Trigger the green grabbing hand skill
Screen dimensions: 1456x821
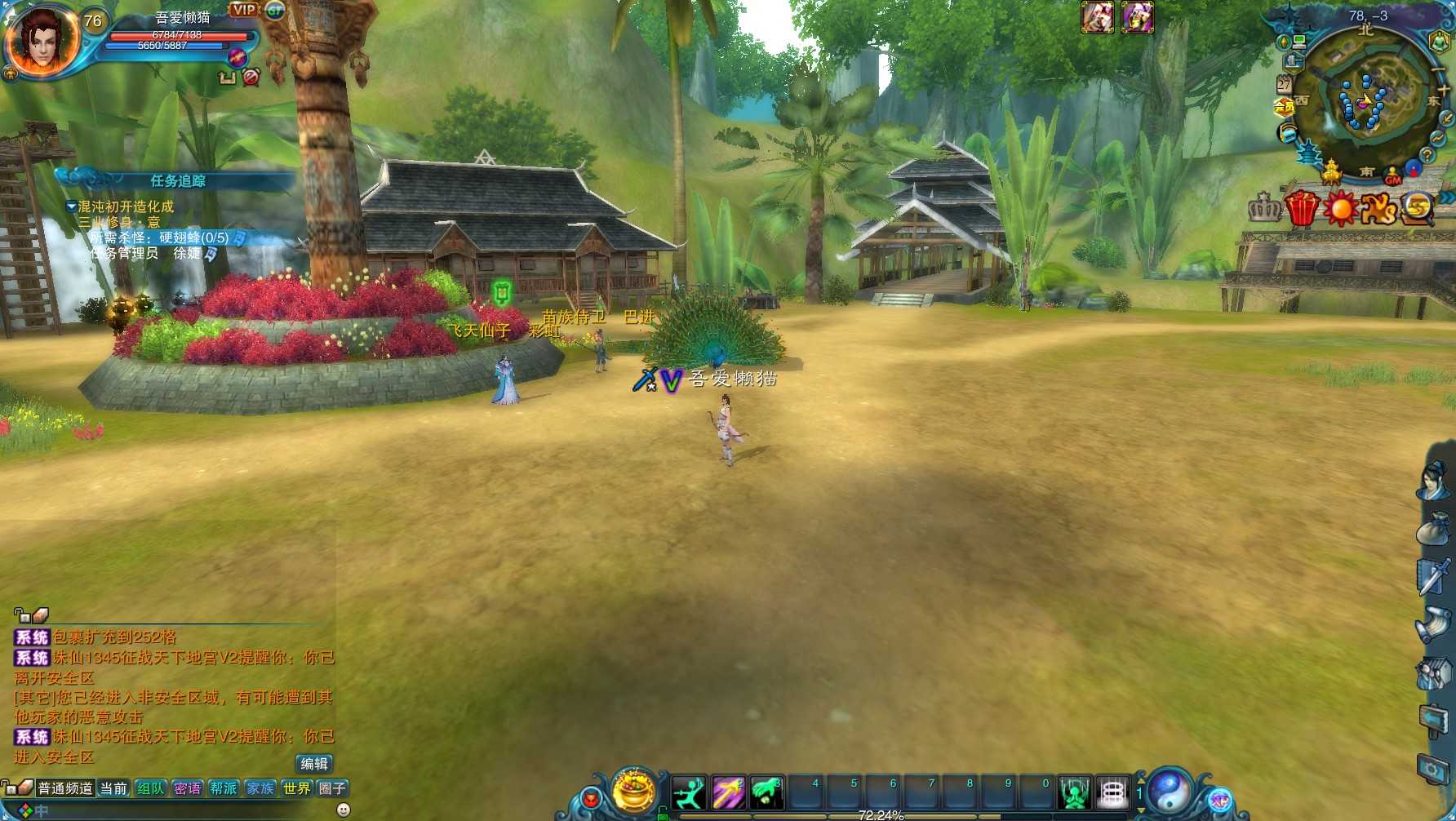[x=766, y=792]
